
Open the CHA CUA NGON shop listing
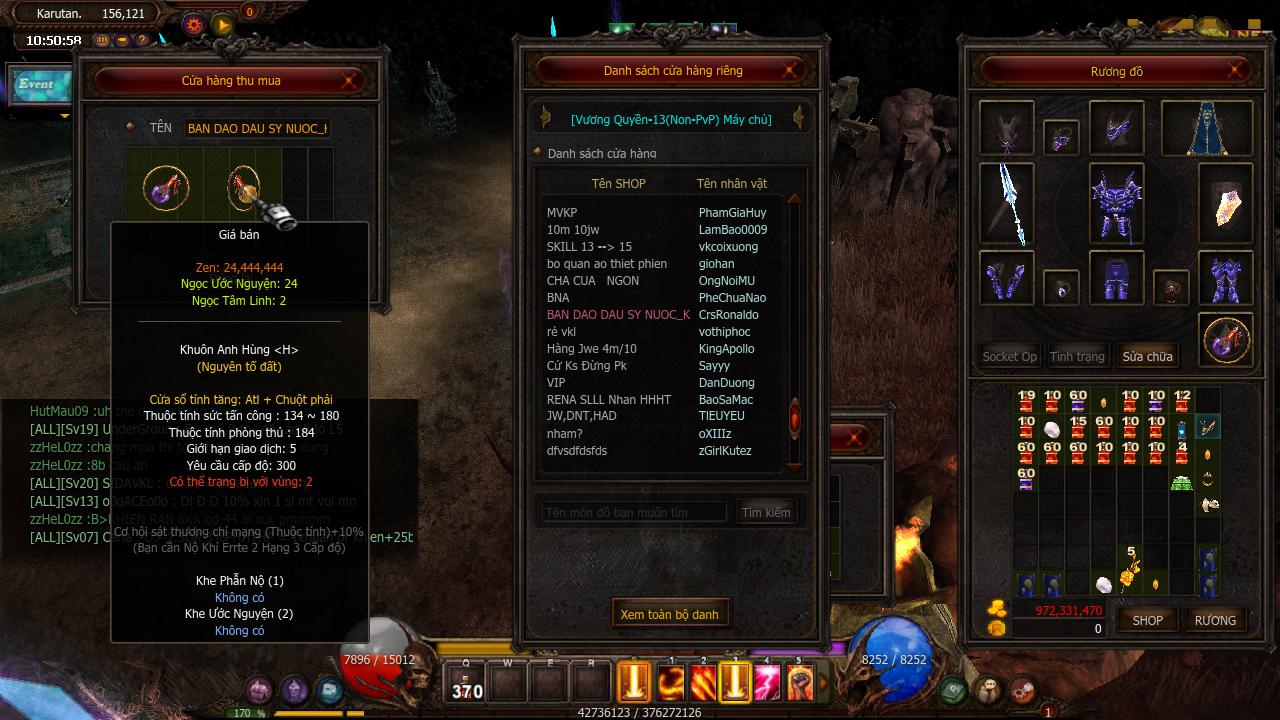pos(592,281)
